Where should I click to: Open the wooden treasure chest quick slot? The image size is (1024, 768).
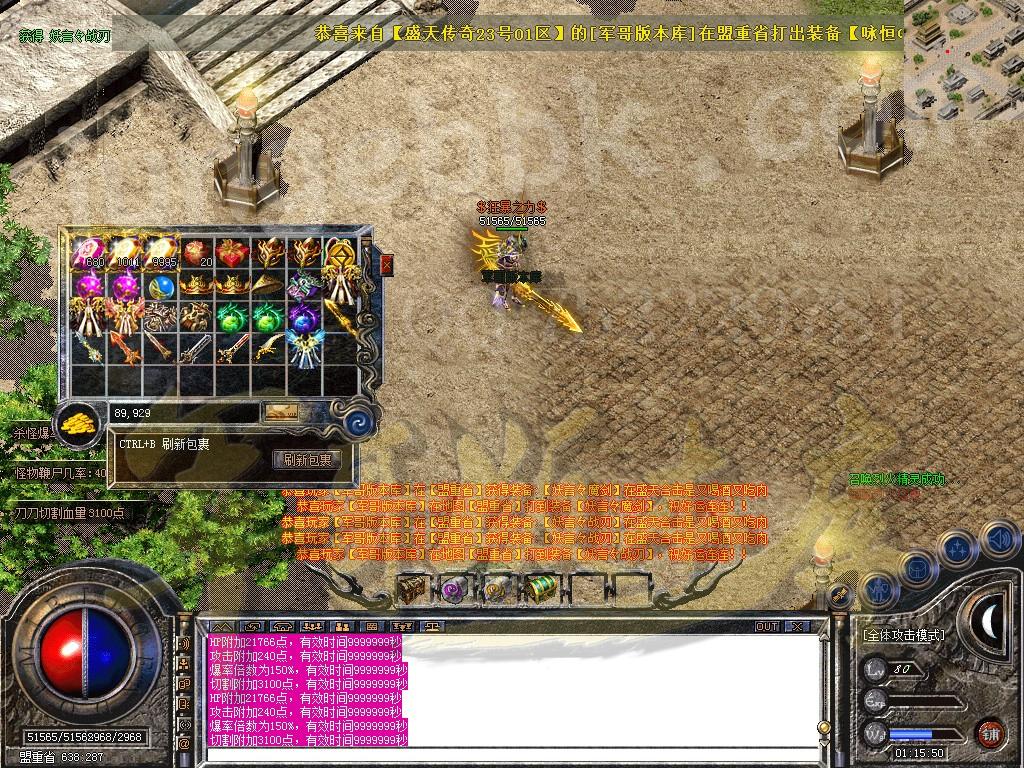[411, 590]
